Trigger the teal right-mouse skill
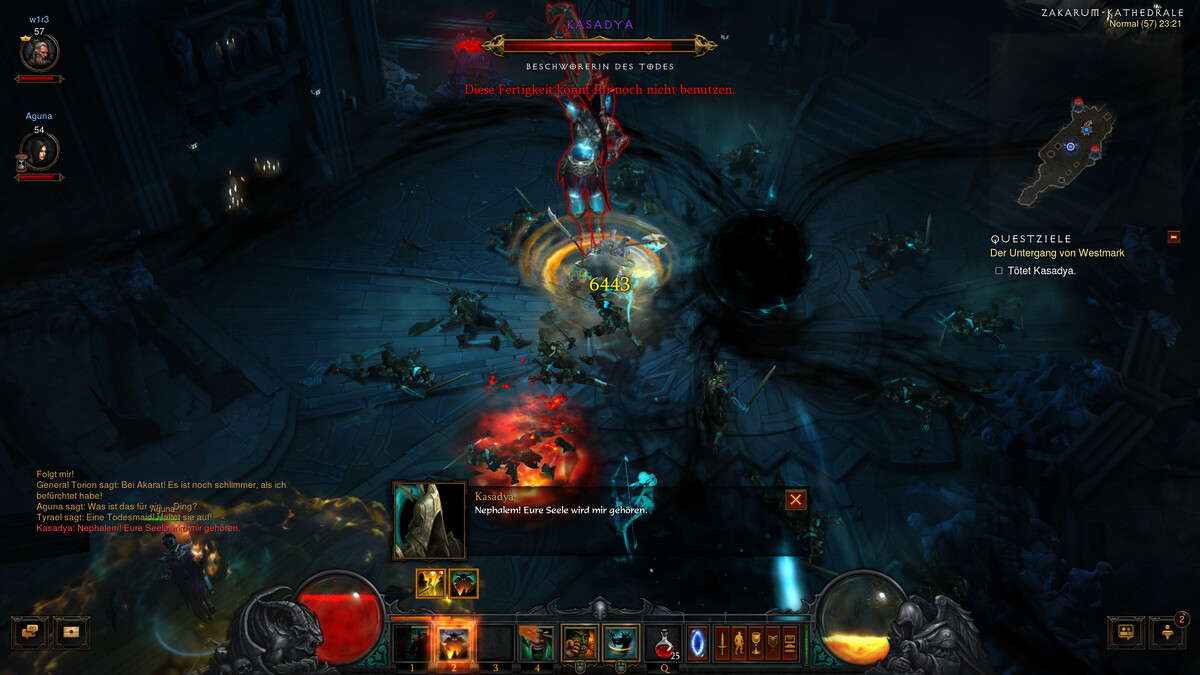 (621, 642)
